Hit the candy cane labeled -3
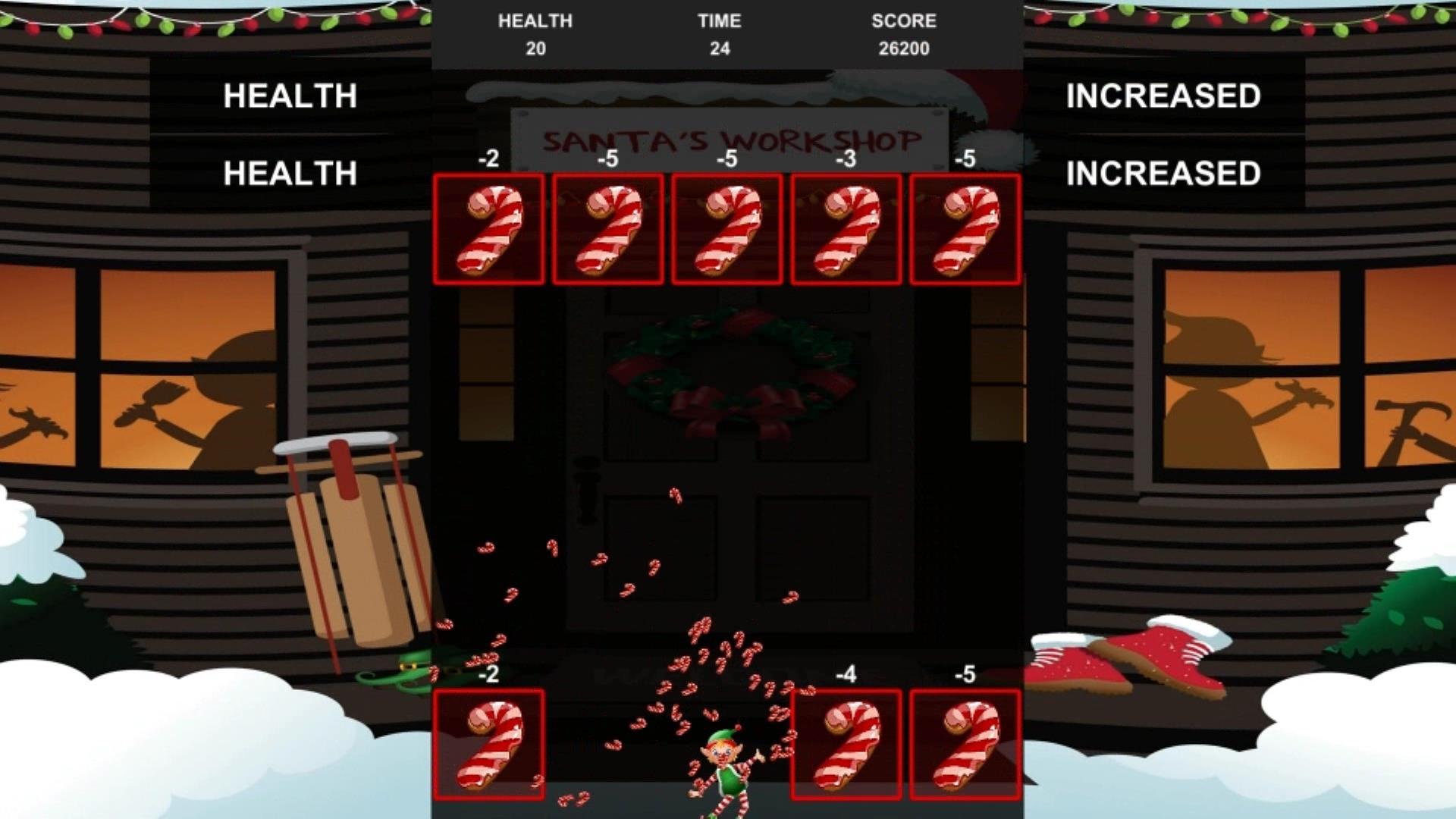Viewport: 1456px width, 819px height. click(844, 229)
